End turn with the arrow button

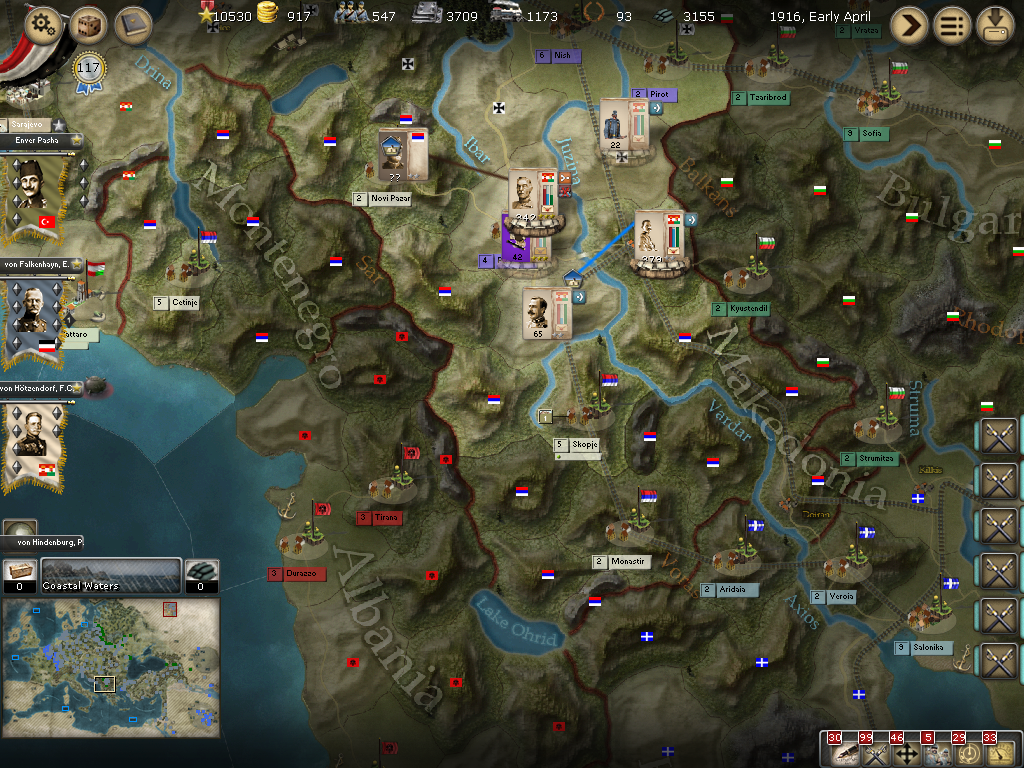909,25
